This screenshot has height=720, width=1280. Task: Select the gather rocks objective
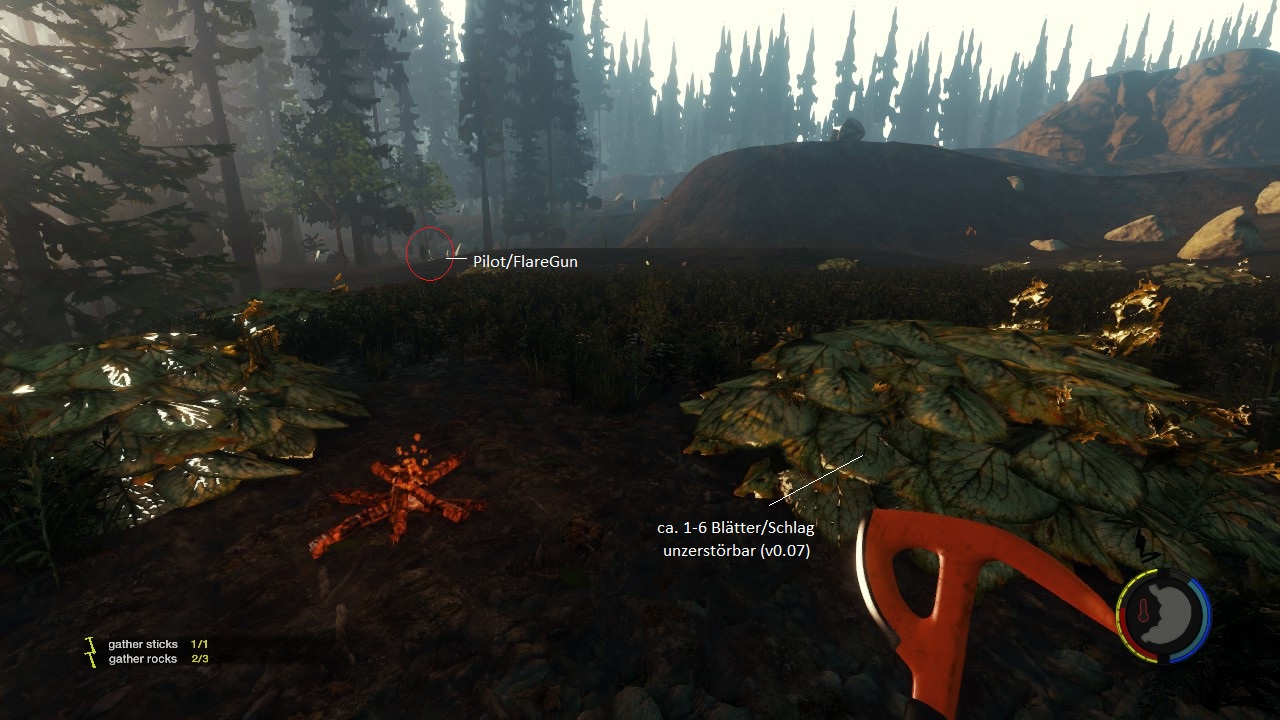143,659
